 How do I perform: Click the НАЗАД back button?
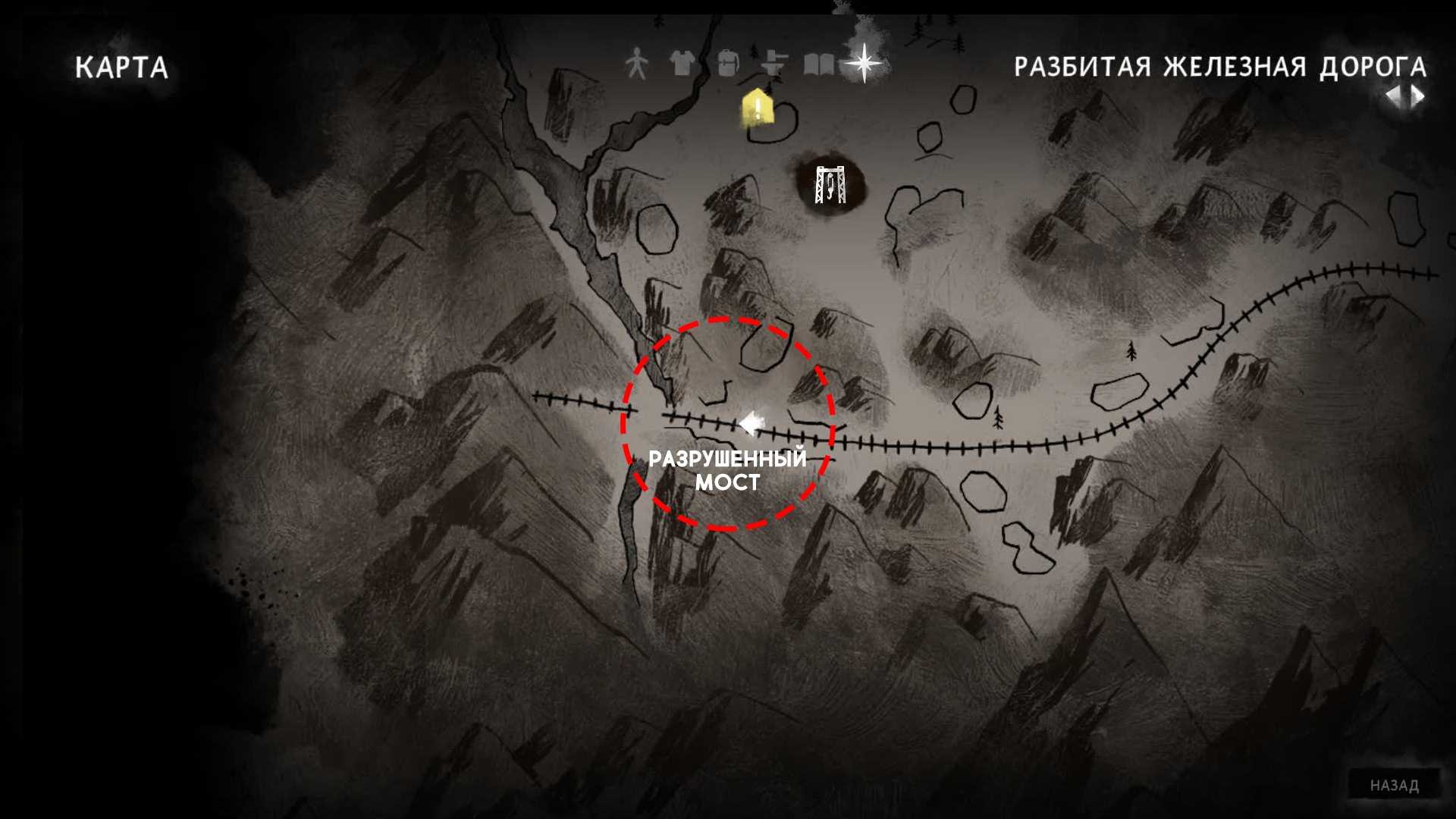click(x=1394, y=786)
